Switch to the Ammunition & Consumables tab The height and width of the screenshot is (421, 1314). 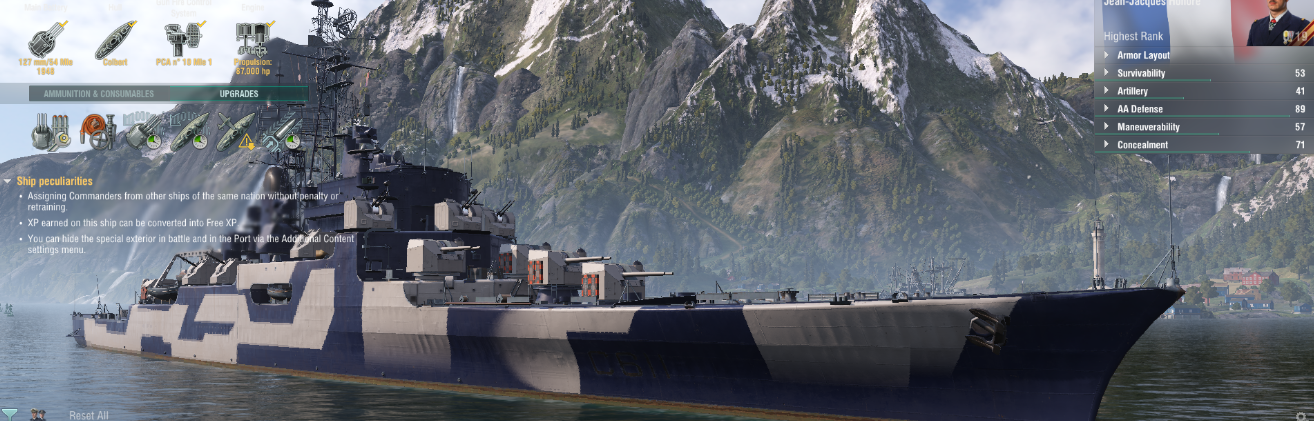(x=98, y=94)
